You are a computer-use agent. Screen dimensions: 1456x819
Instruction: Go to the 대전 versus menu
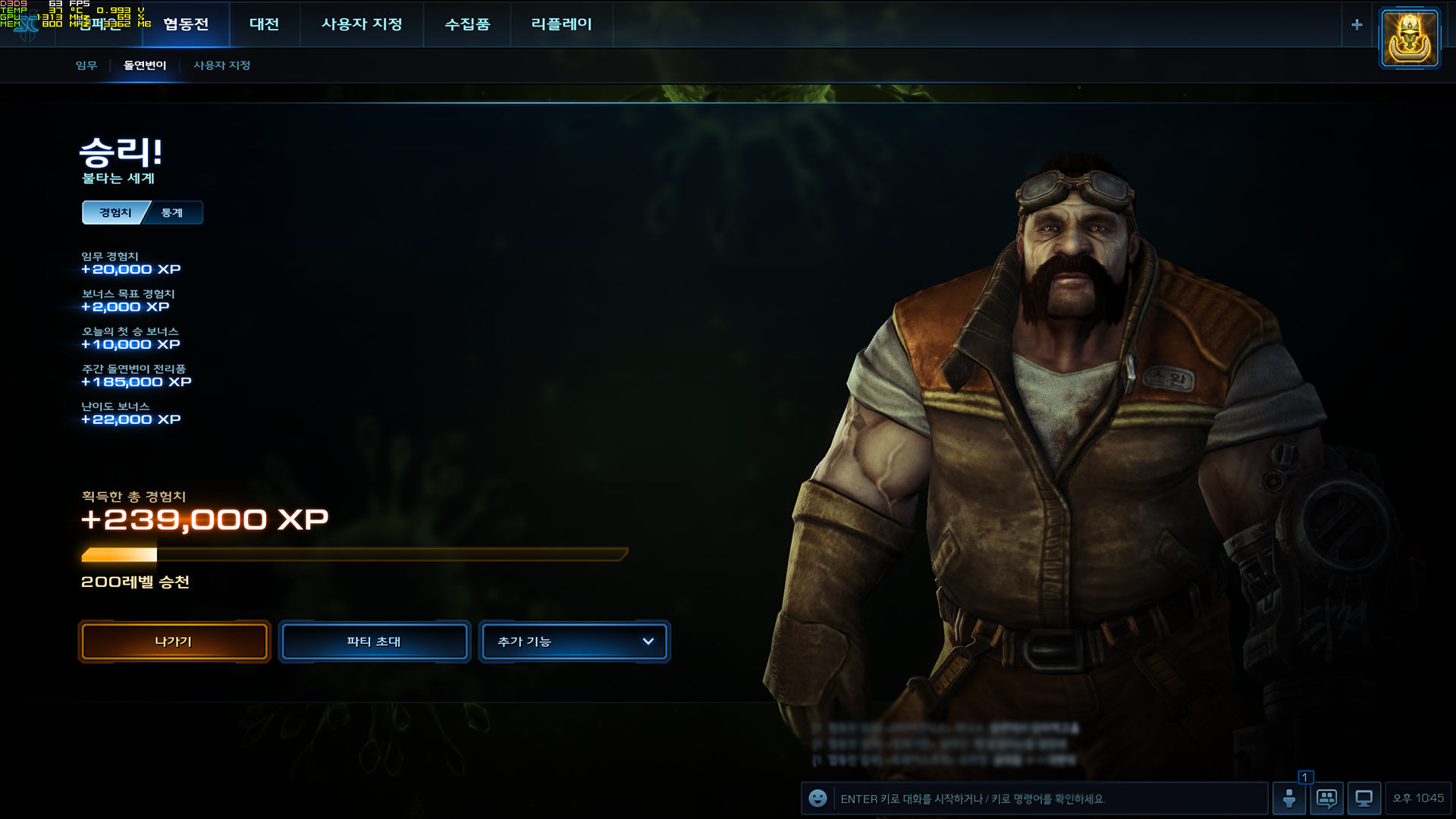click(264, 24)
